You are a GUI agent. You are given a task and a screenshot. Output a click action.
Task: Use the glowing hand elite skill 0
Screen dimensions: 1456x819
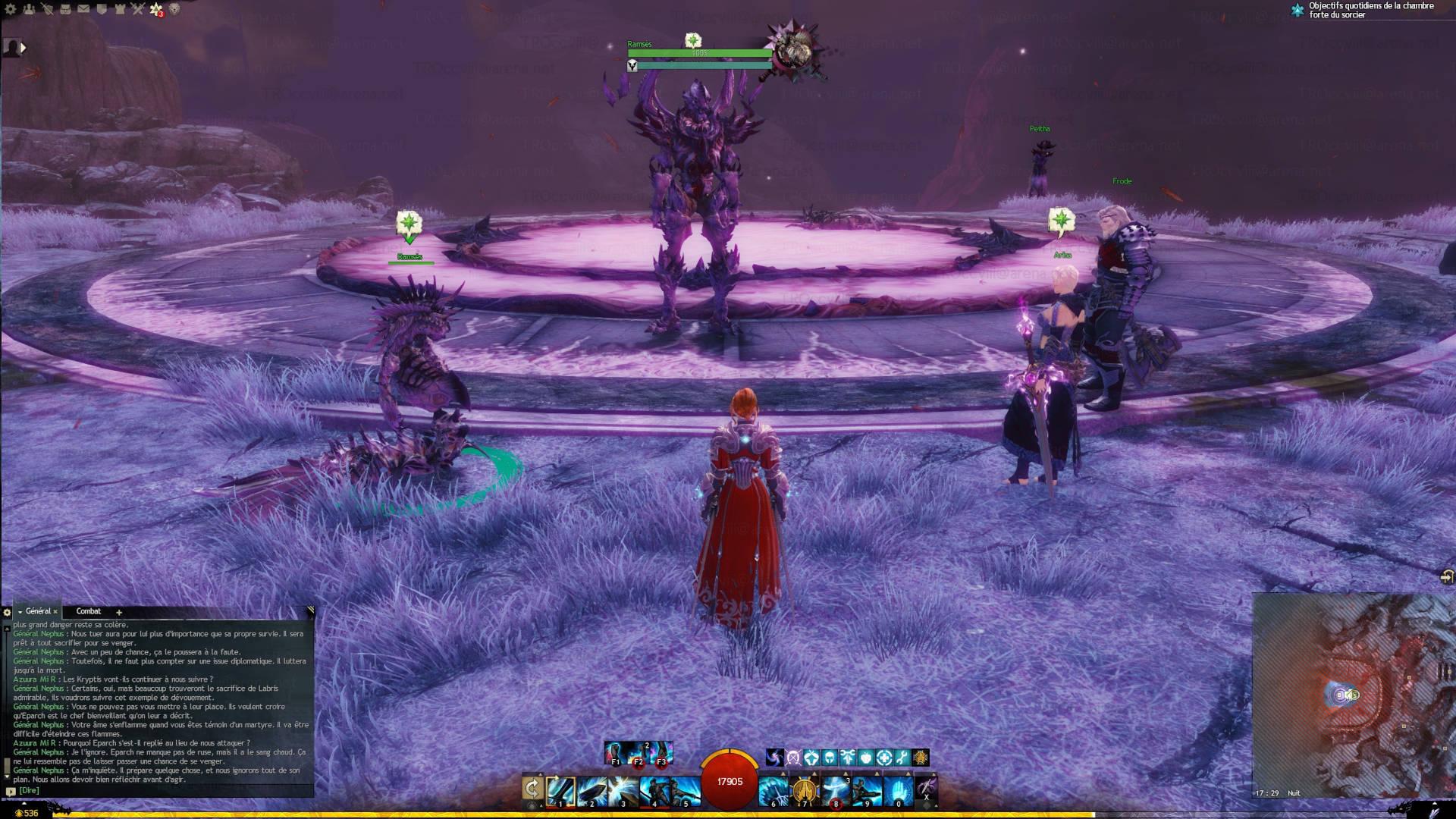898,791
